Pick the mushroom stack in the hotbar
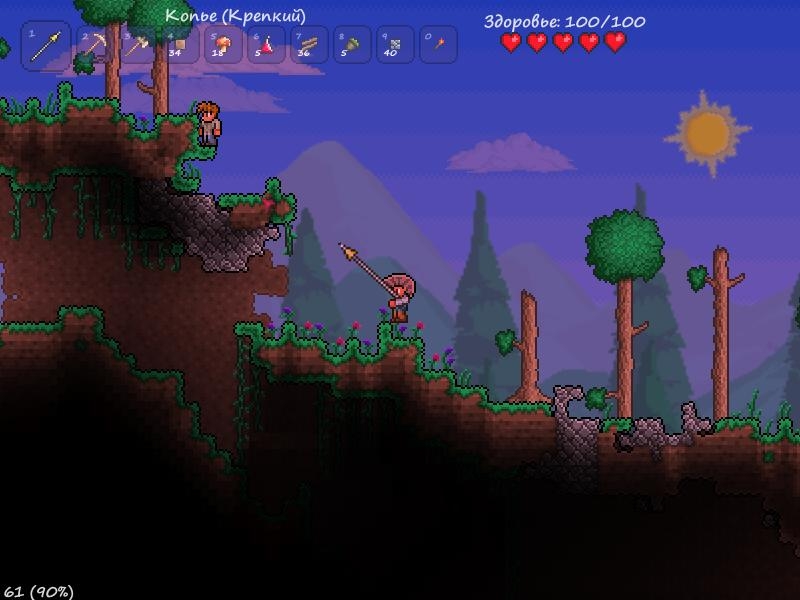 223,46
